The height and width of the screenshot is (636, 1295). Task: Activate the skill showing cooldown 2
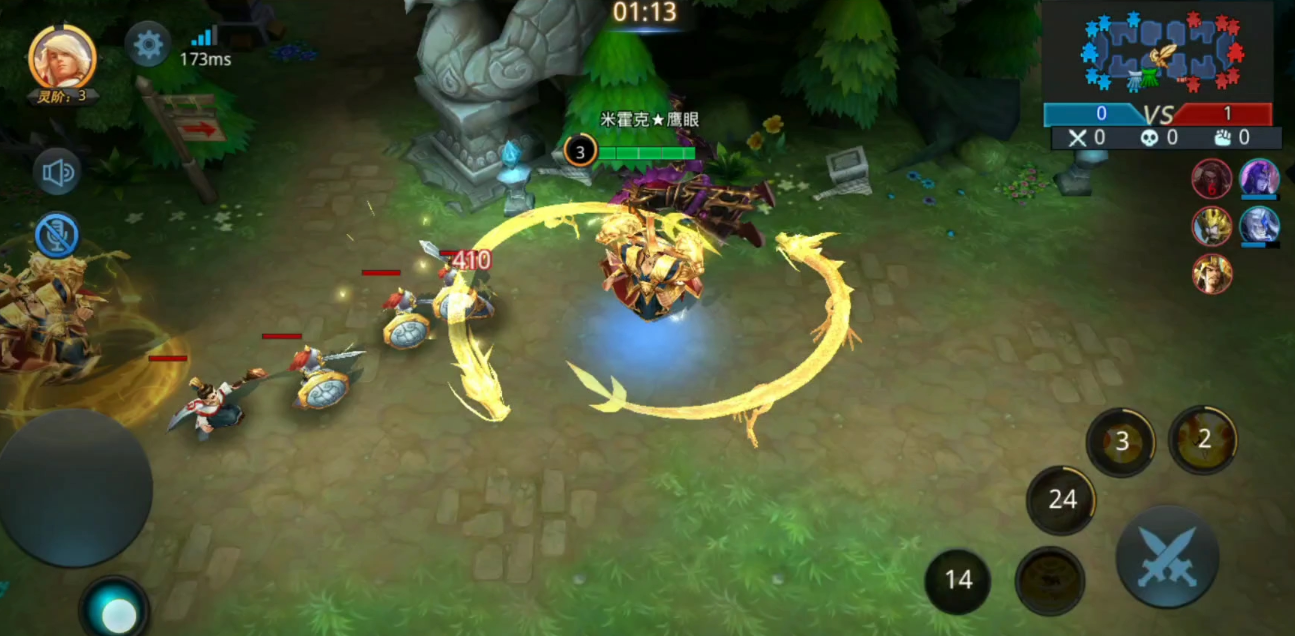pyautogui.click(x=1203, y=439)
